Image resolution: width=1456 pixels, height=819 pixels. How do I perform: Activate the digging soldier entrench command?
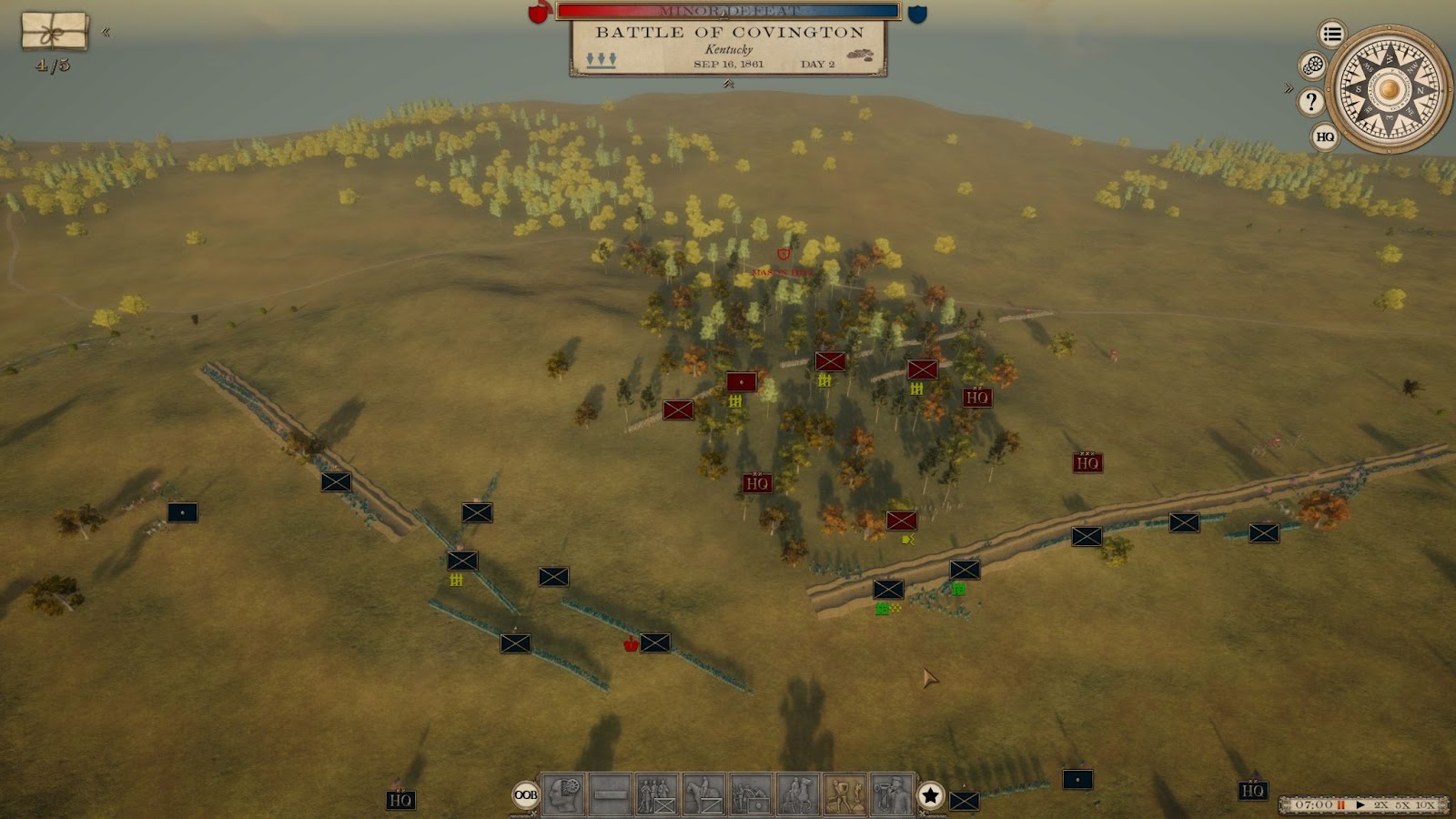point(844,794)
